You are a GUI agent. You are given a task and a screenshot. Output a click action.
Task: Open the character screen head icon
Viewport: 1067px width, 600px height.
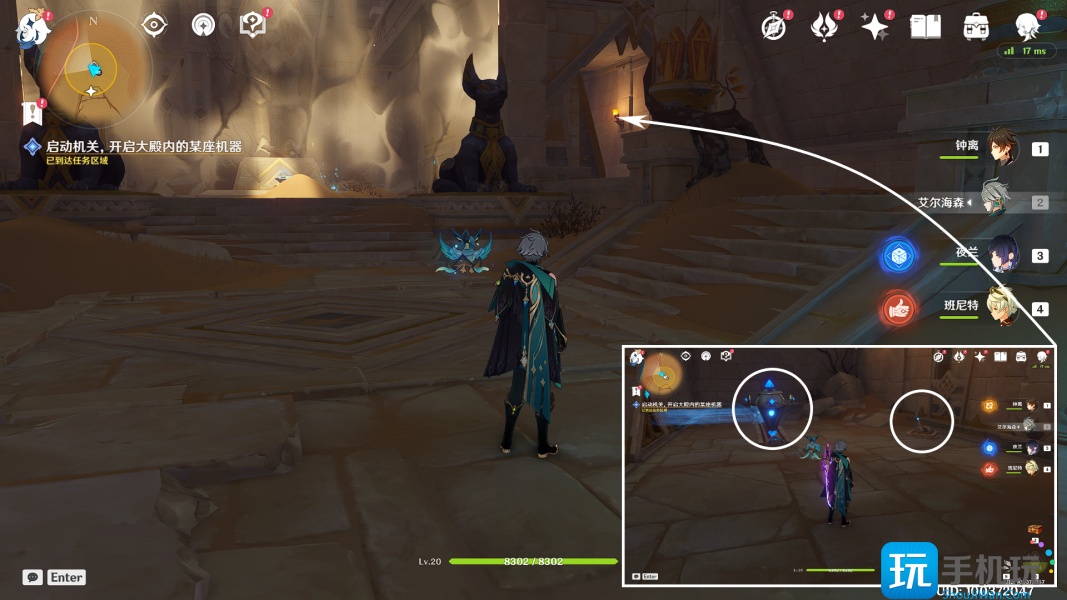coord(1027,27)
